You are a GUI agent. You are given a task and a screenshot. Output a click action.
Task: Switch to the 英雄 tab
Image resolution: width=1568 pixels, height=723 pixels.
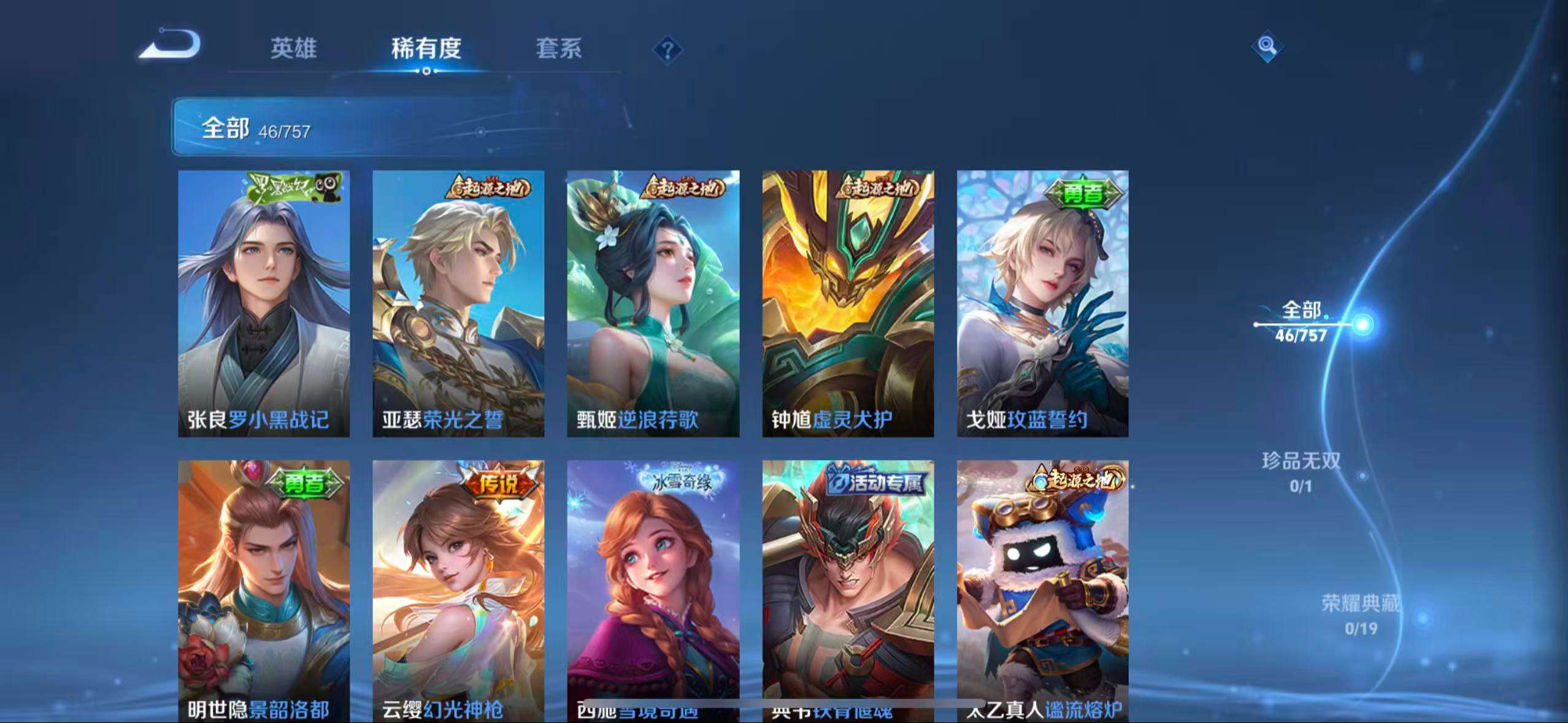[291, 49]
